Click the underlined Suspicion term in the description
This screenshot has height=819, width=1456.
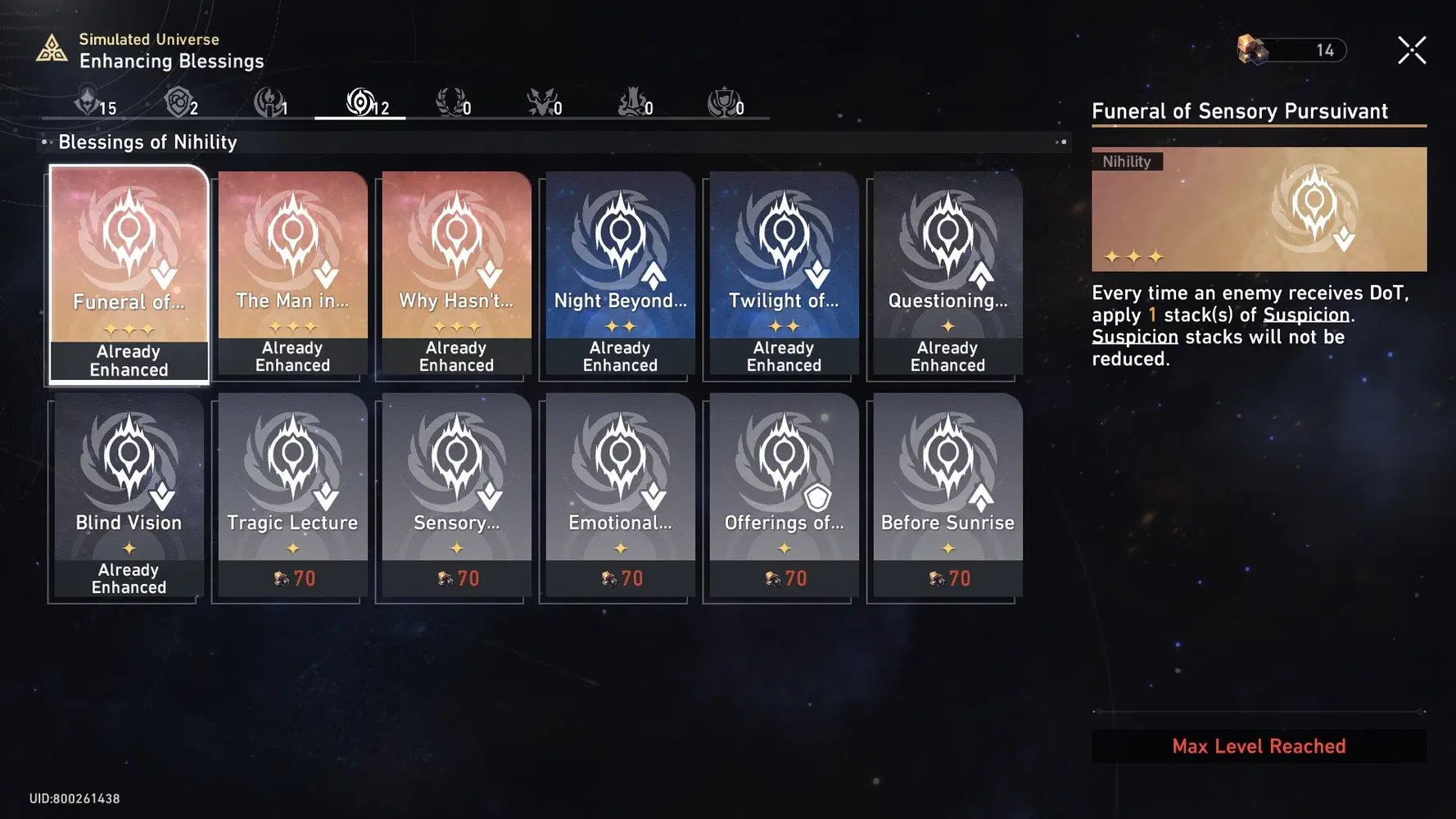(x=1305, y=314)
